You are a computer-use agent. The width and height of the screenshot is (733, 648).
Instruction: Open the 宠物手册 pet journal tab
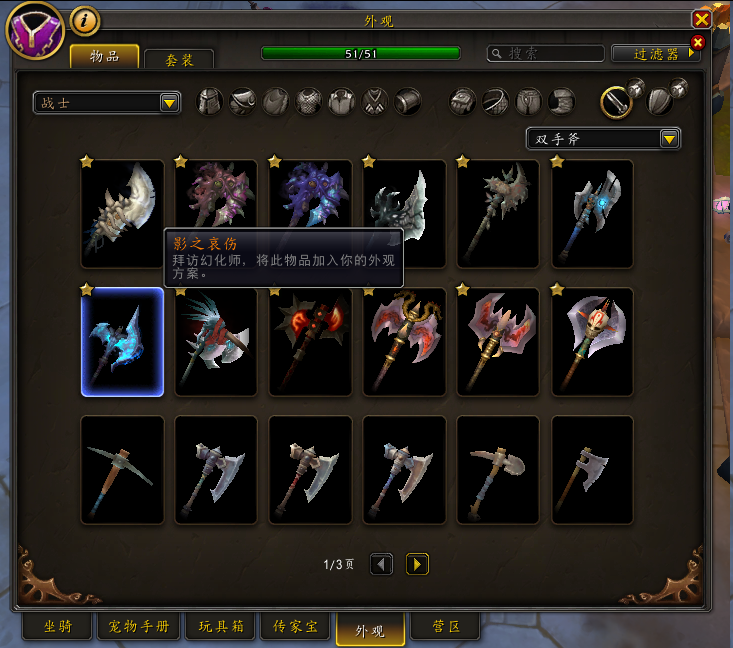pyautogui.click(x=139, y=627)
